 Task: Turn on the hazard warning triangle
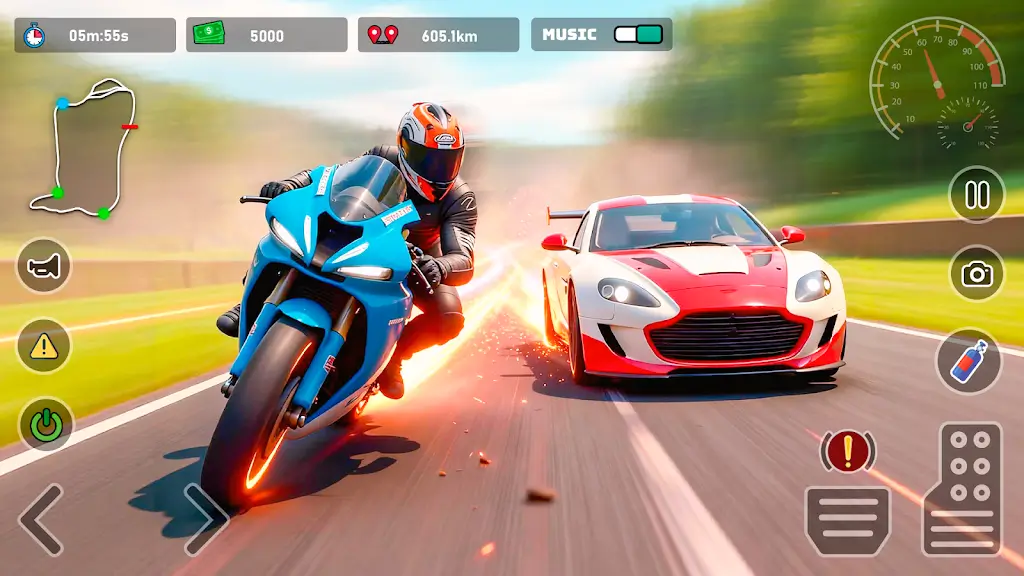point(44,346)
